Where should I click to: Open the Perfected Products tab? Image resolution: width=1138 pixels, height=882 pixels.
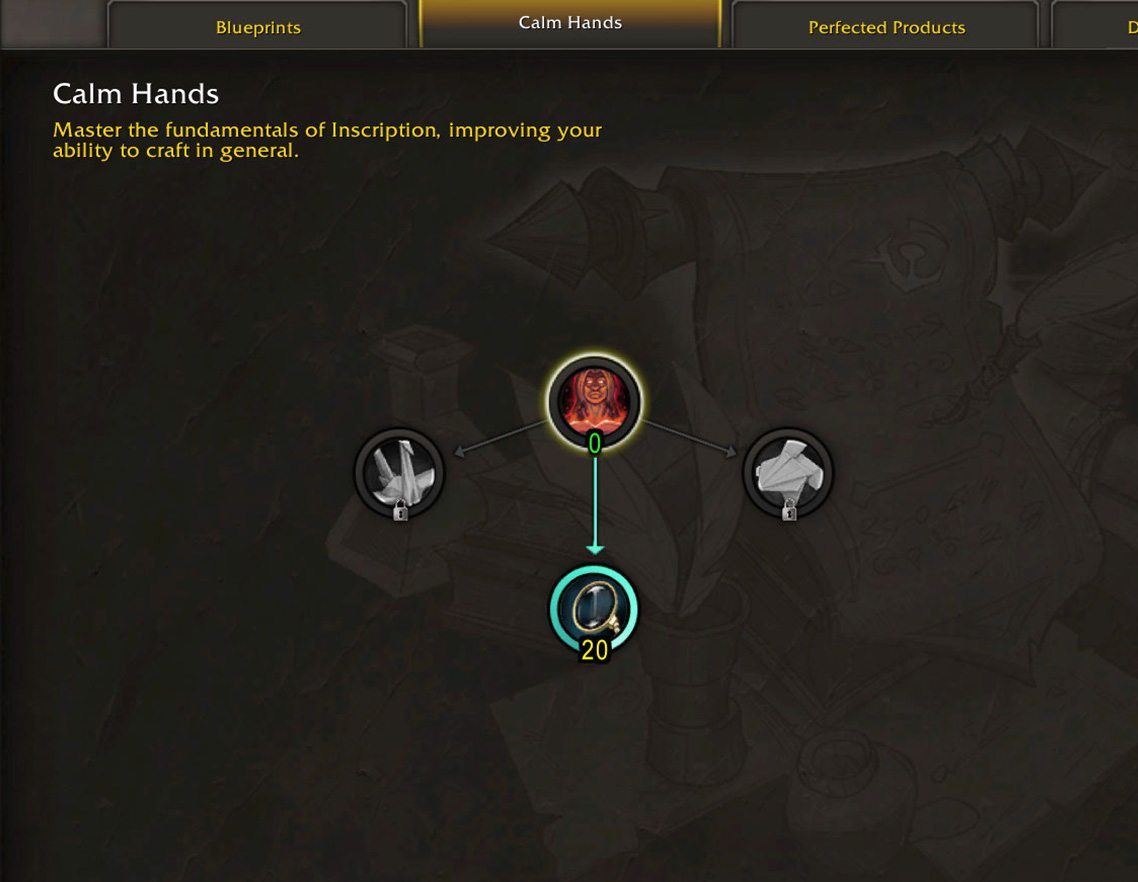coord(886,27)
